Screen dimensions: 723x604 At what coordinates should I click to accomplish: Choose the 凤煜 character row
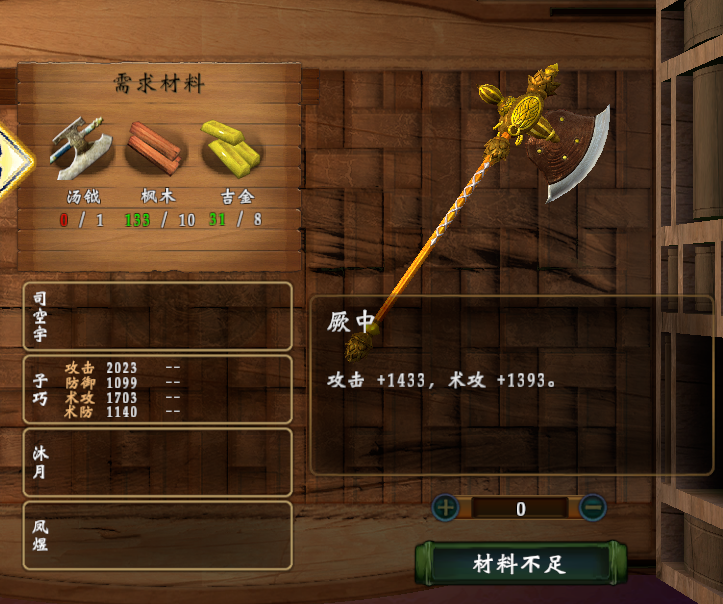[x=157, y=535]
